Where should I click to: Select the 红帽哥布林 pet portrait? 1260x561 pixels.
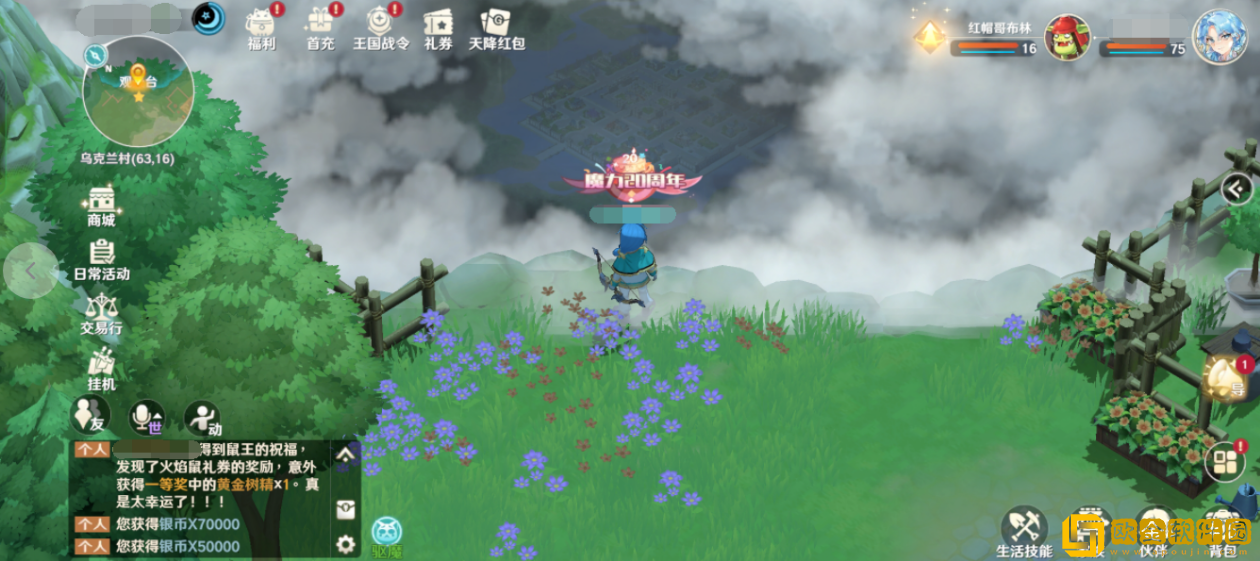[x=1067, y=37]
